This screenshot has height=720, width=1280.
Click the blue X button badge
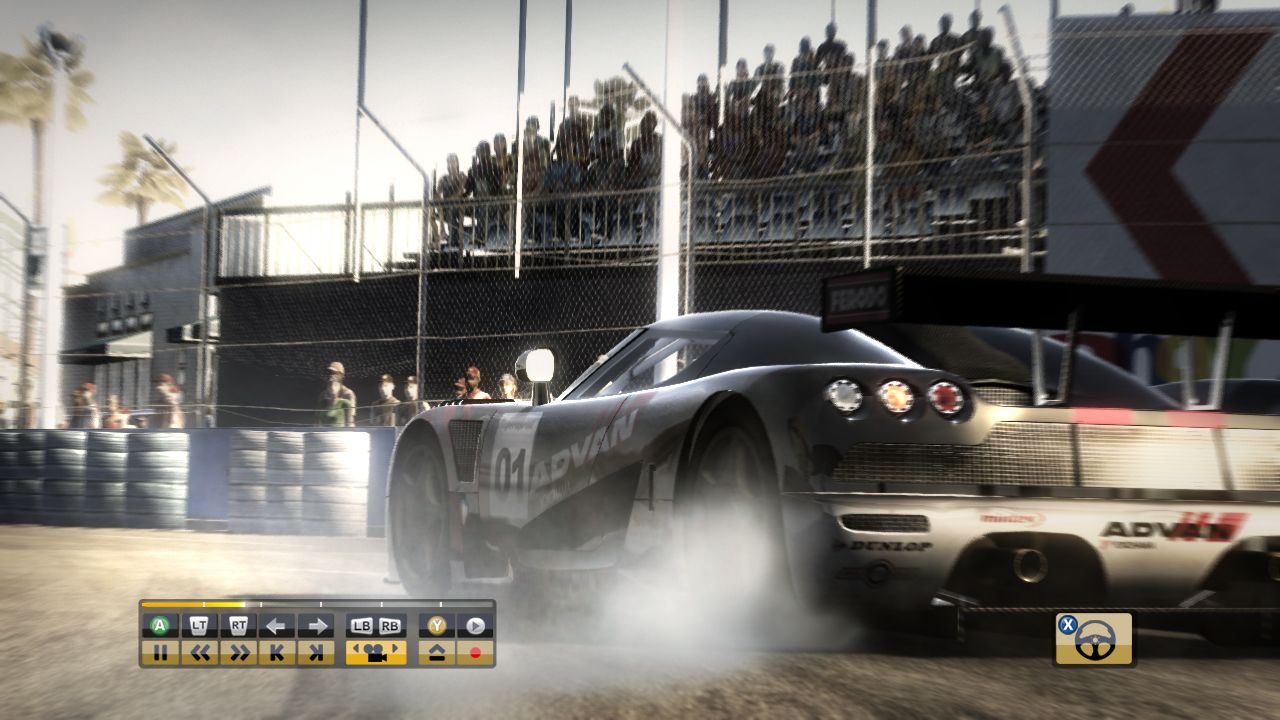pos(1068,624)
